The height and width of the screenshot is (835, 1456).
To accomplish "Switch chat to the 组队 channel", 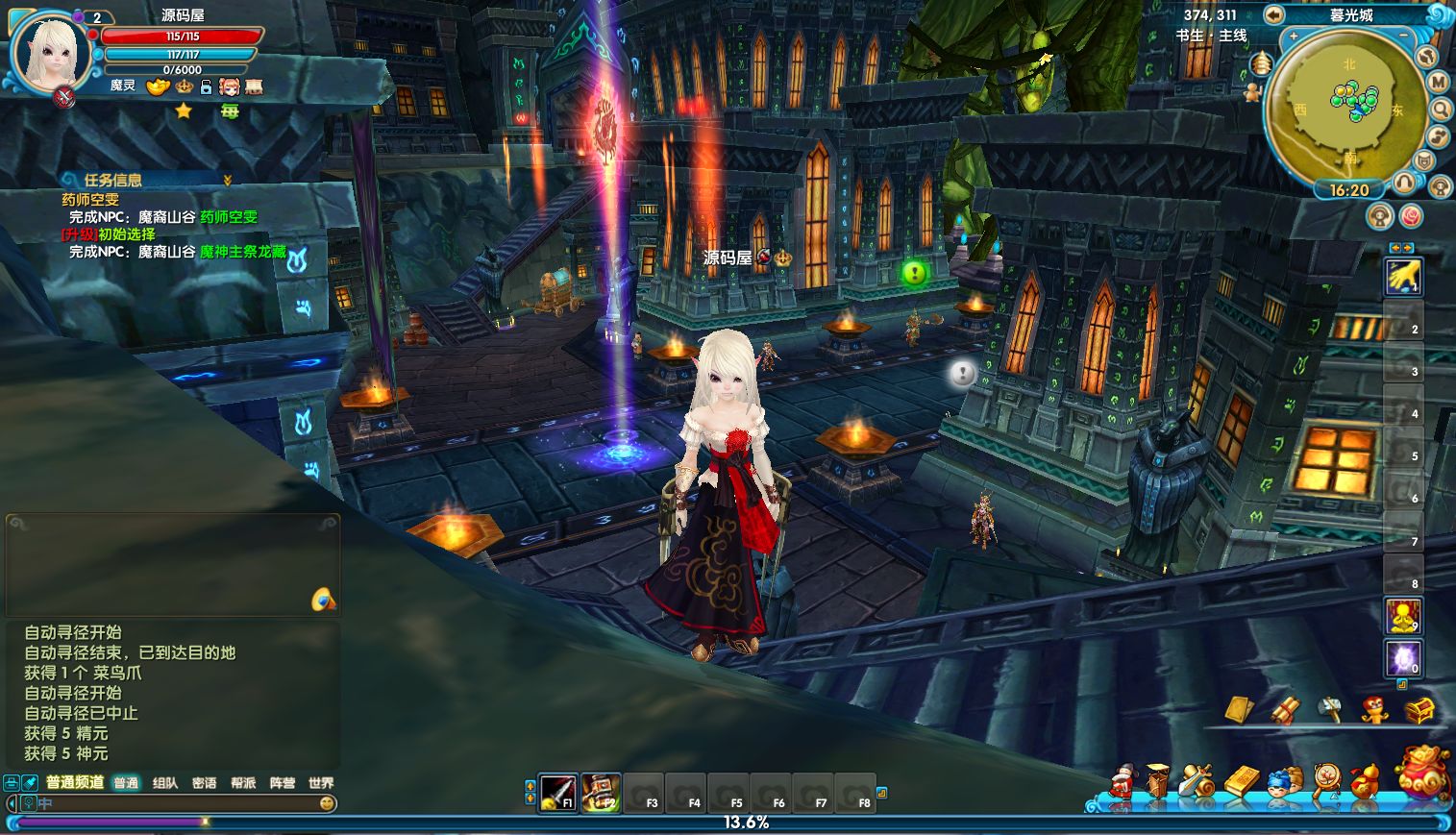I will click(x=165, y=783).
